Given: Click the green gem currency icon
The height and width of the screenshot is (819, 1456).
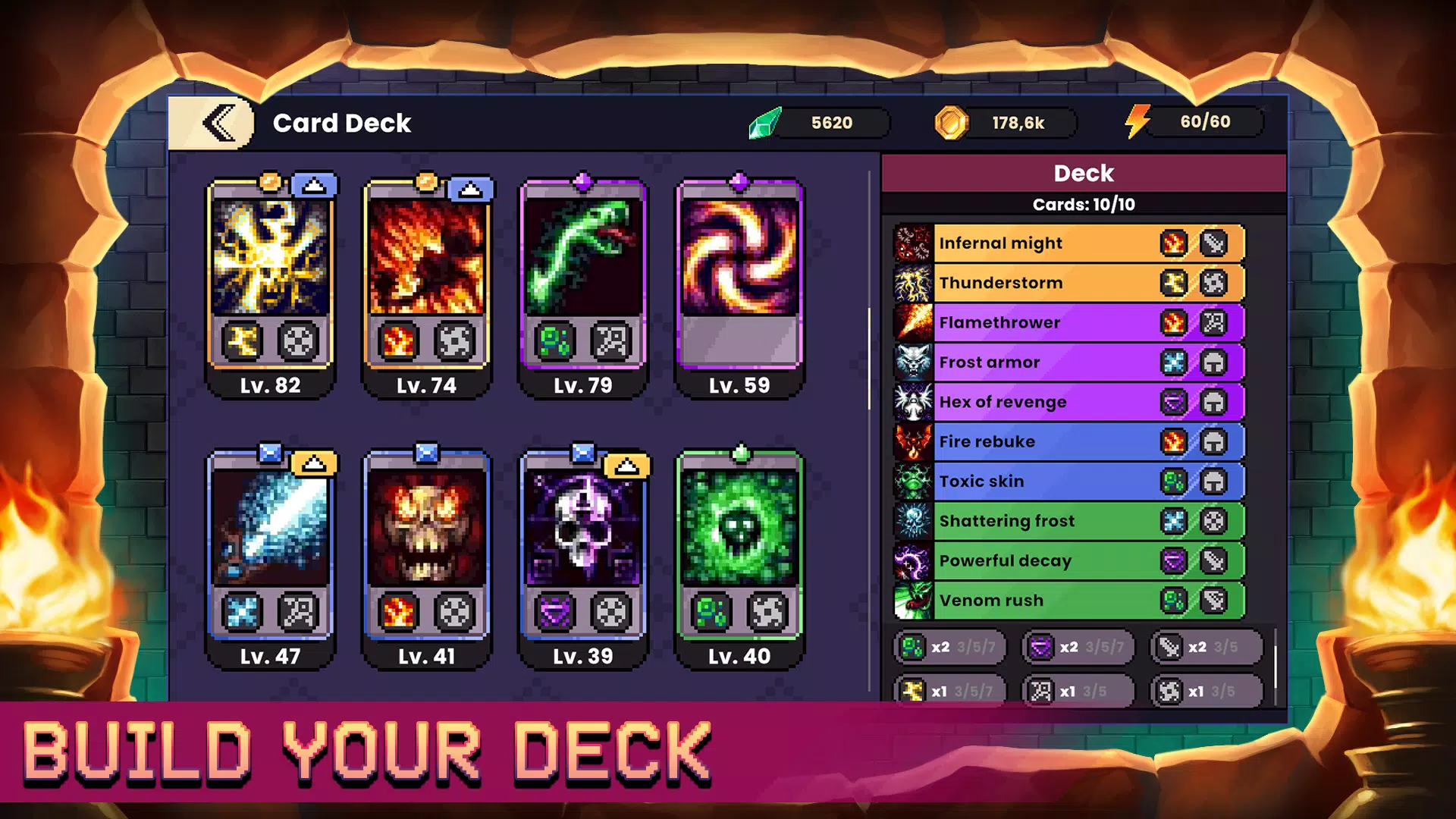Looking at the screenshot, I should click(765, 123).
